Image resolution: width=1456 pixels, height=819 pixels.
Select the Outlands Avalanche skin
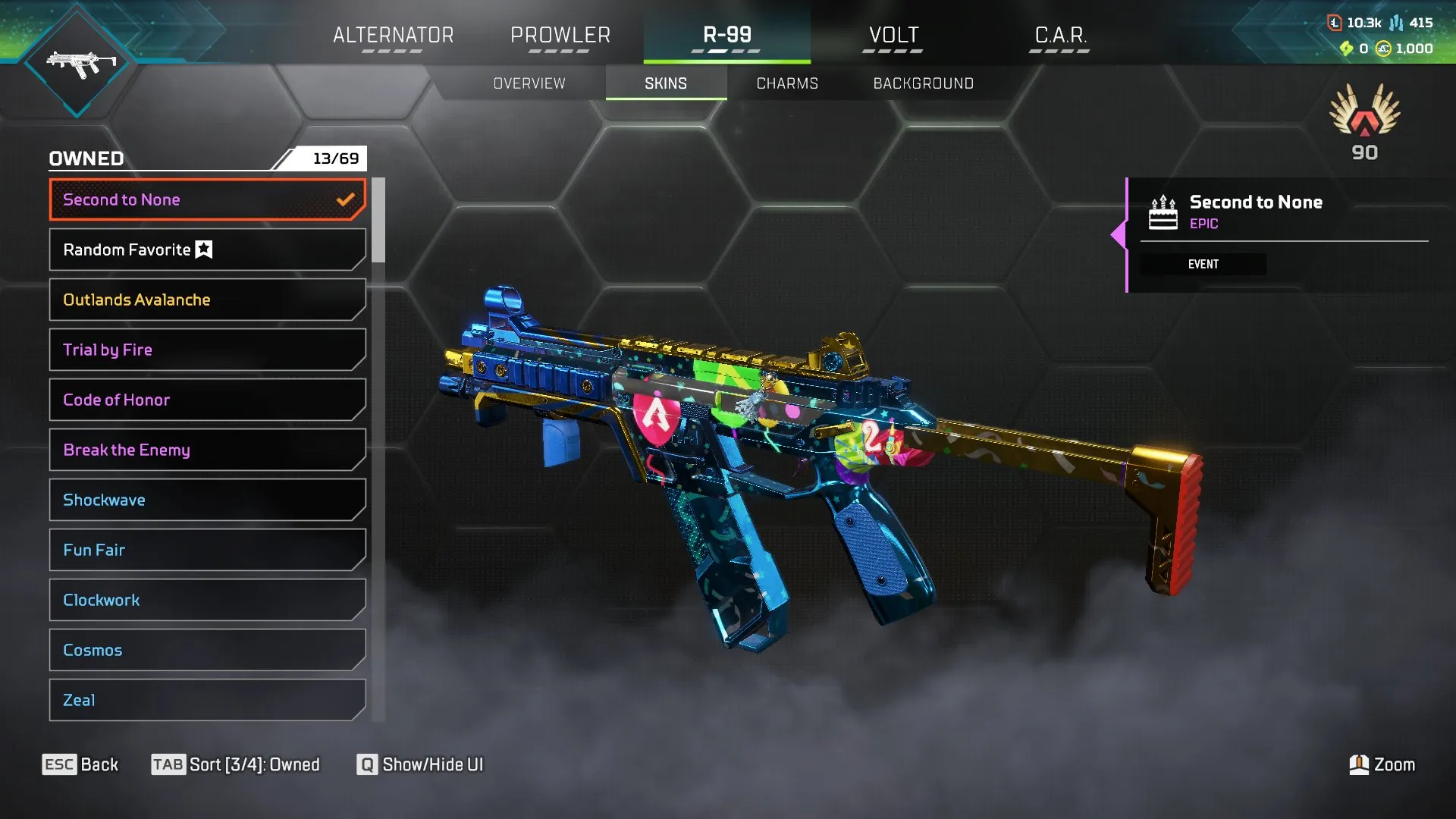(206, 300)
